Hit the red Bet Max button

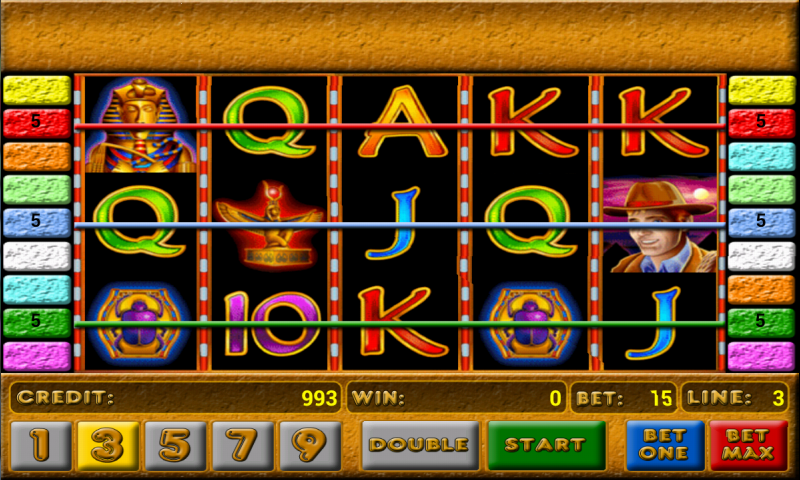(748, 445)
